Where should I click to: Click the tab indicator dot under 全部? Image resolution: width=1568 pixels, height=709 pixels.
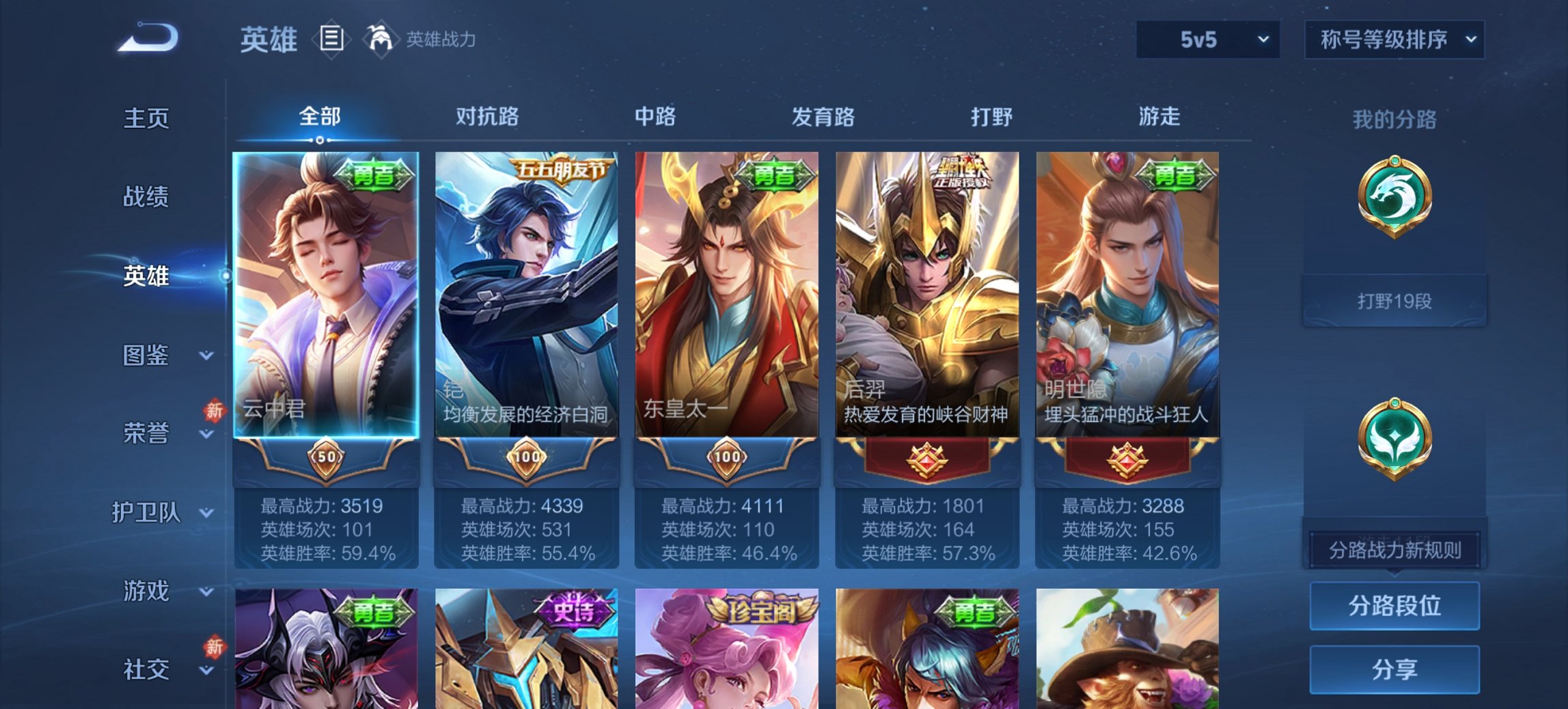pos(321,139)
